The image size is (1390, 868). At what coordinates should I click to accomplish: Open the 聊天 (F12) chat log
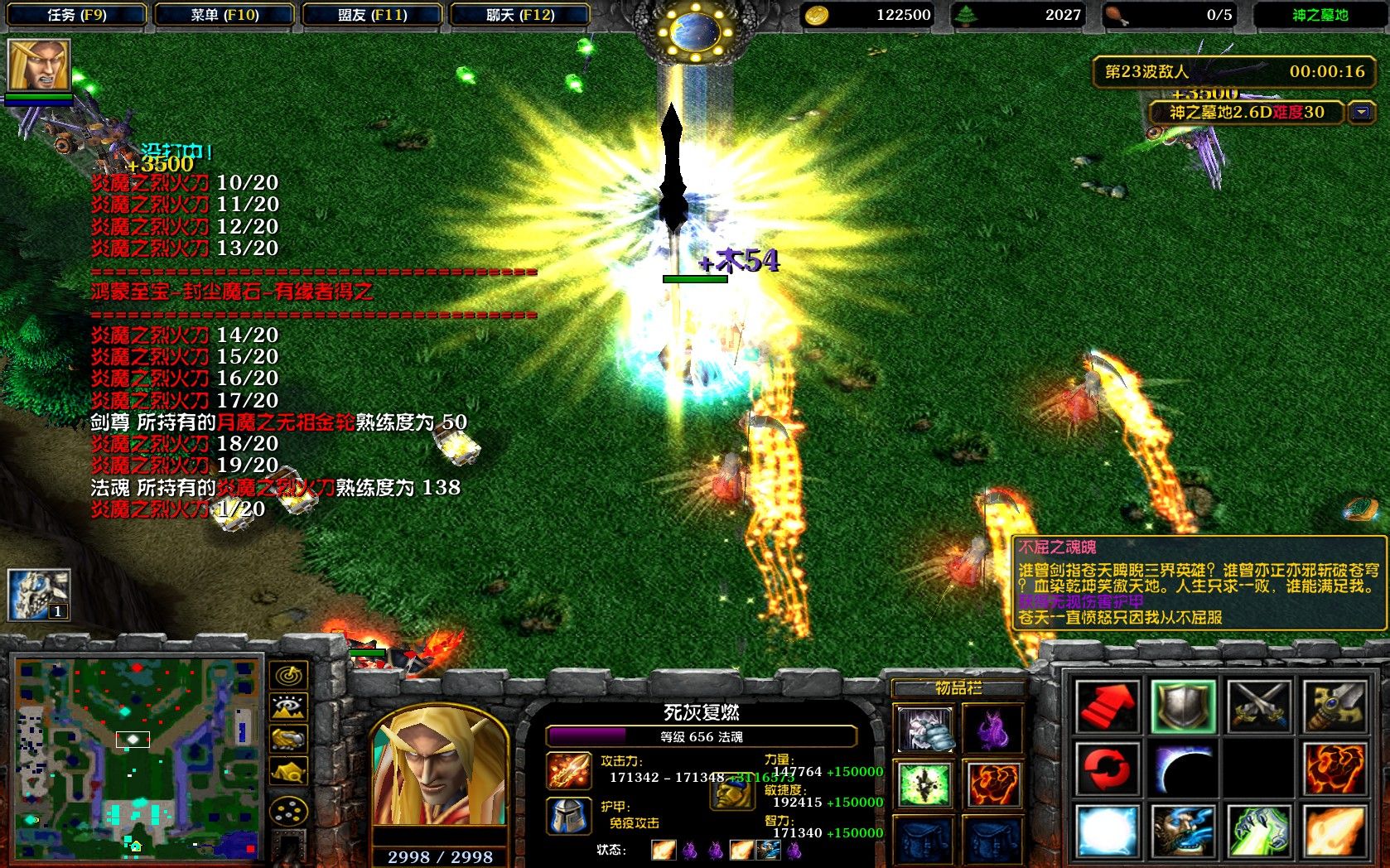tap(519, 15)
